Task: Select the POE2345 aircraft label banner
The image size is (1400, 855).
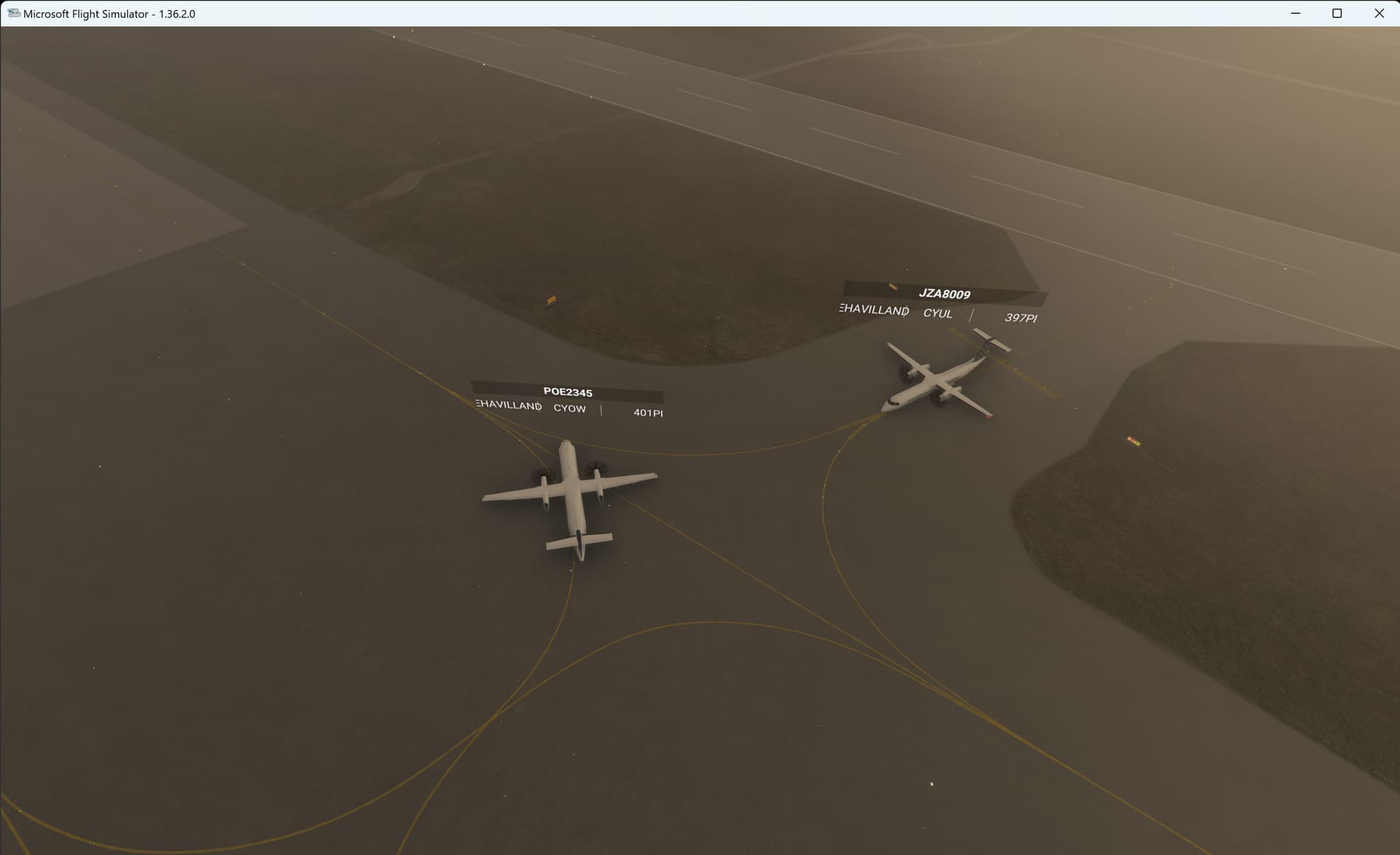Action: coord(568,392)
